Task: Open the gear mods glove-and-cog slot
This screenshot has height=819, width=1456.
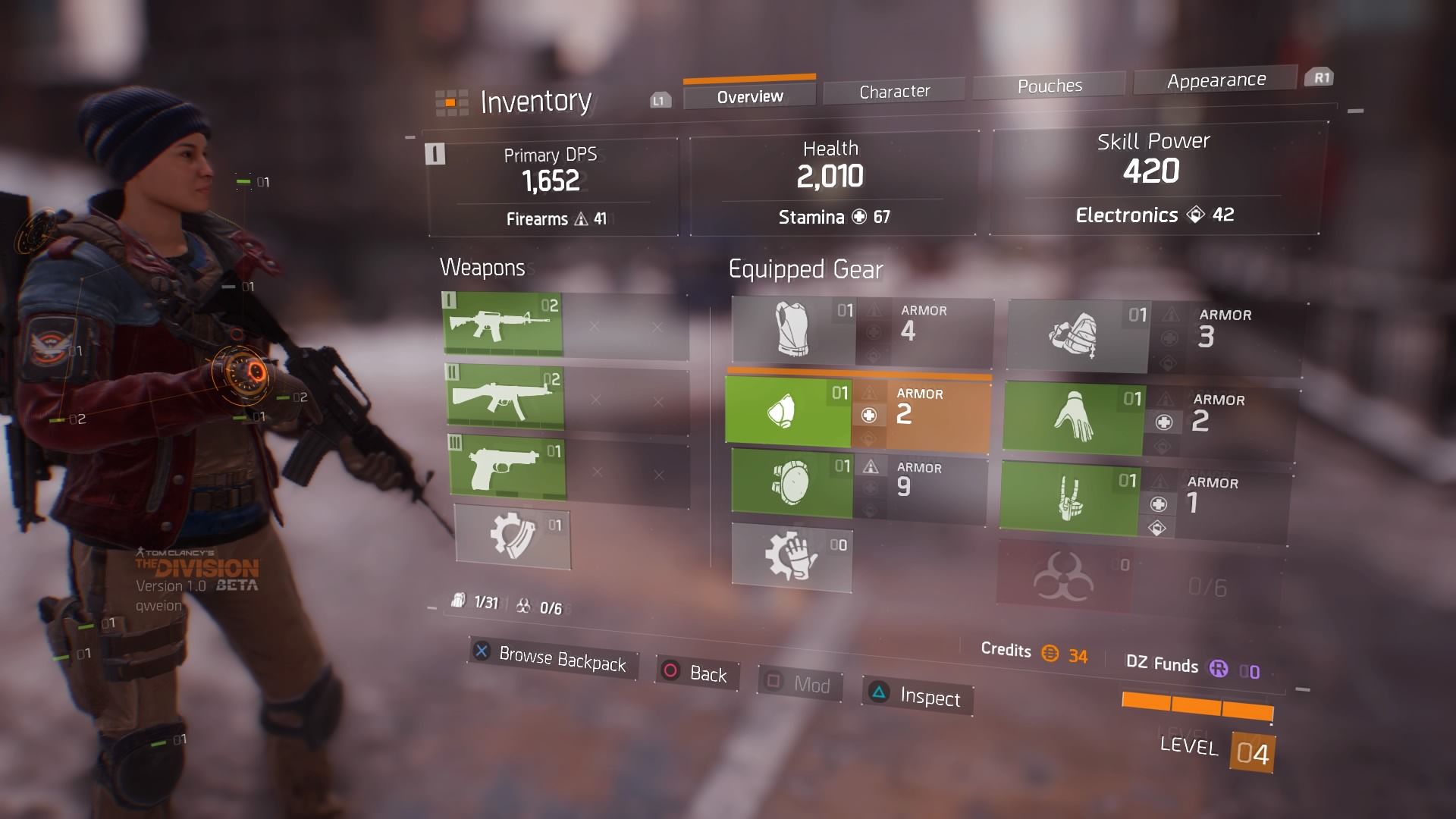Action: 791,557
